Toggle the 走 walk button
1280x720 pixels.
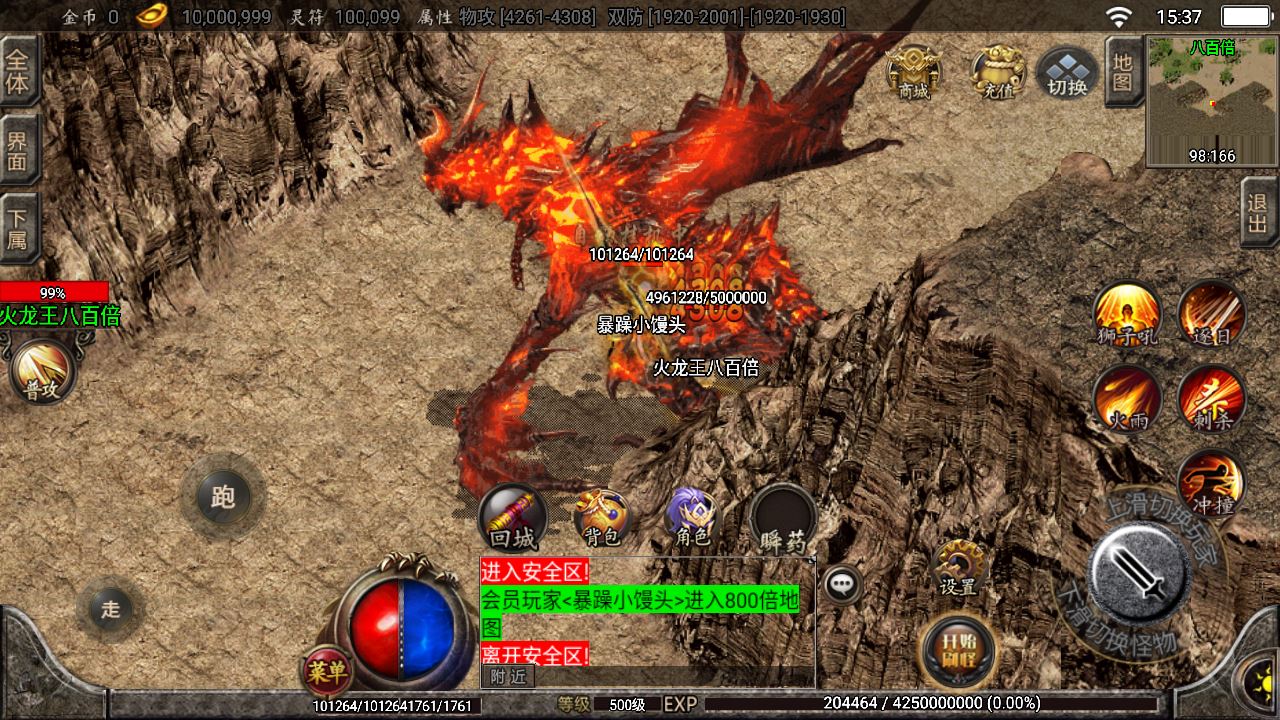[110, 608]
